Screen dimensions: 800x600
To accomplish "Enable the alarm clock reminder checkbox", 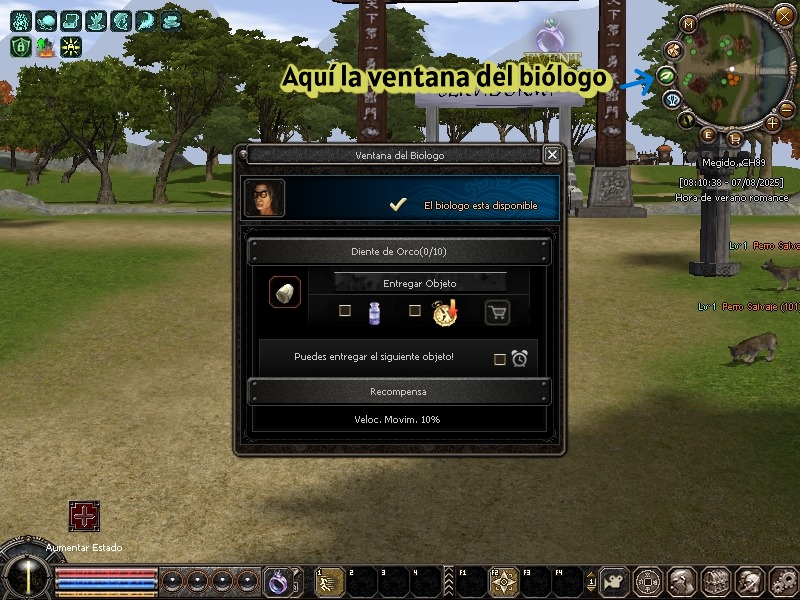I will tap(500, 359).
